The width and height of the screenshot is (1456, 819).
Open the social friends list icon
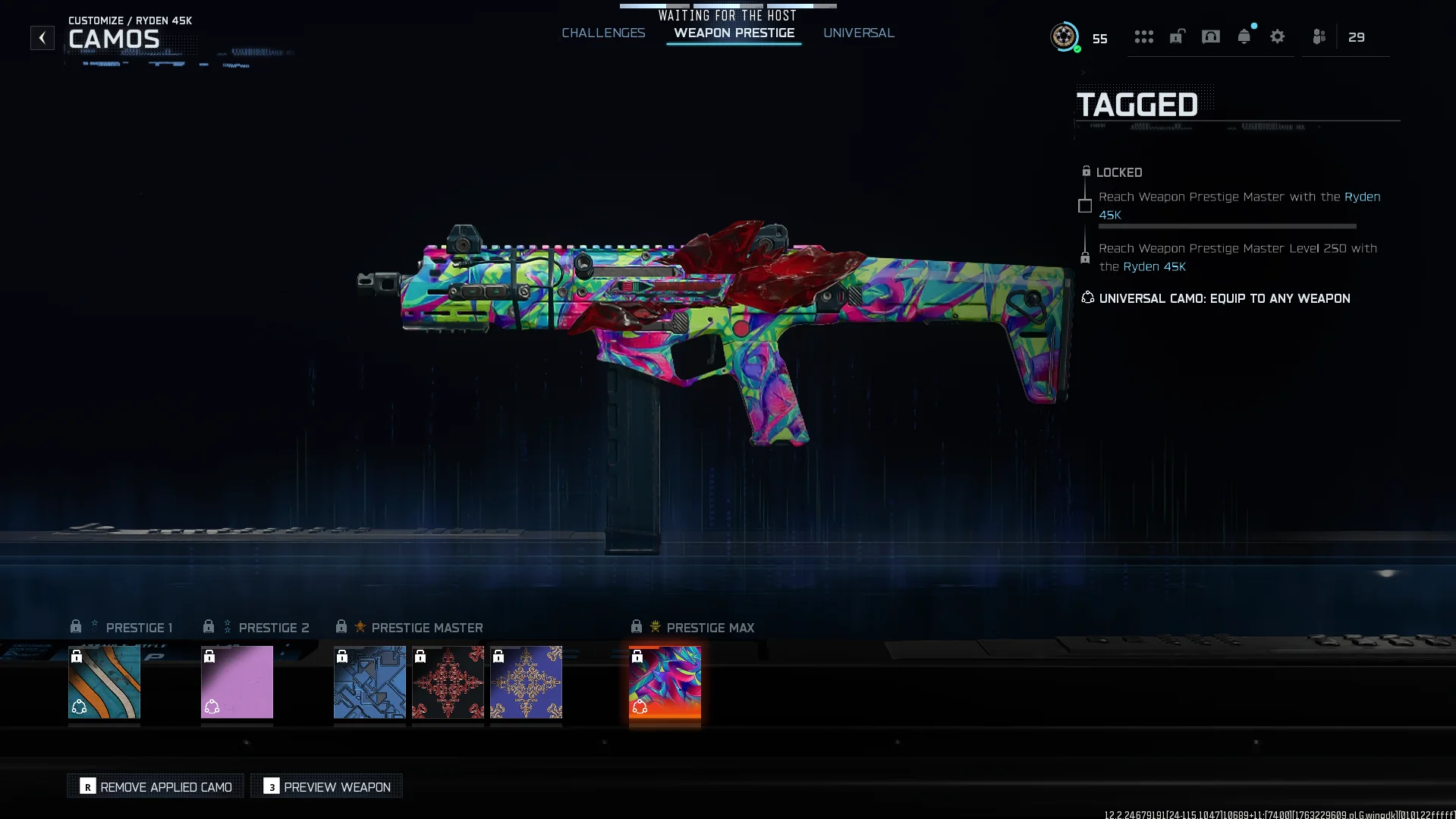pos(1319,36)
